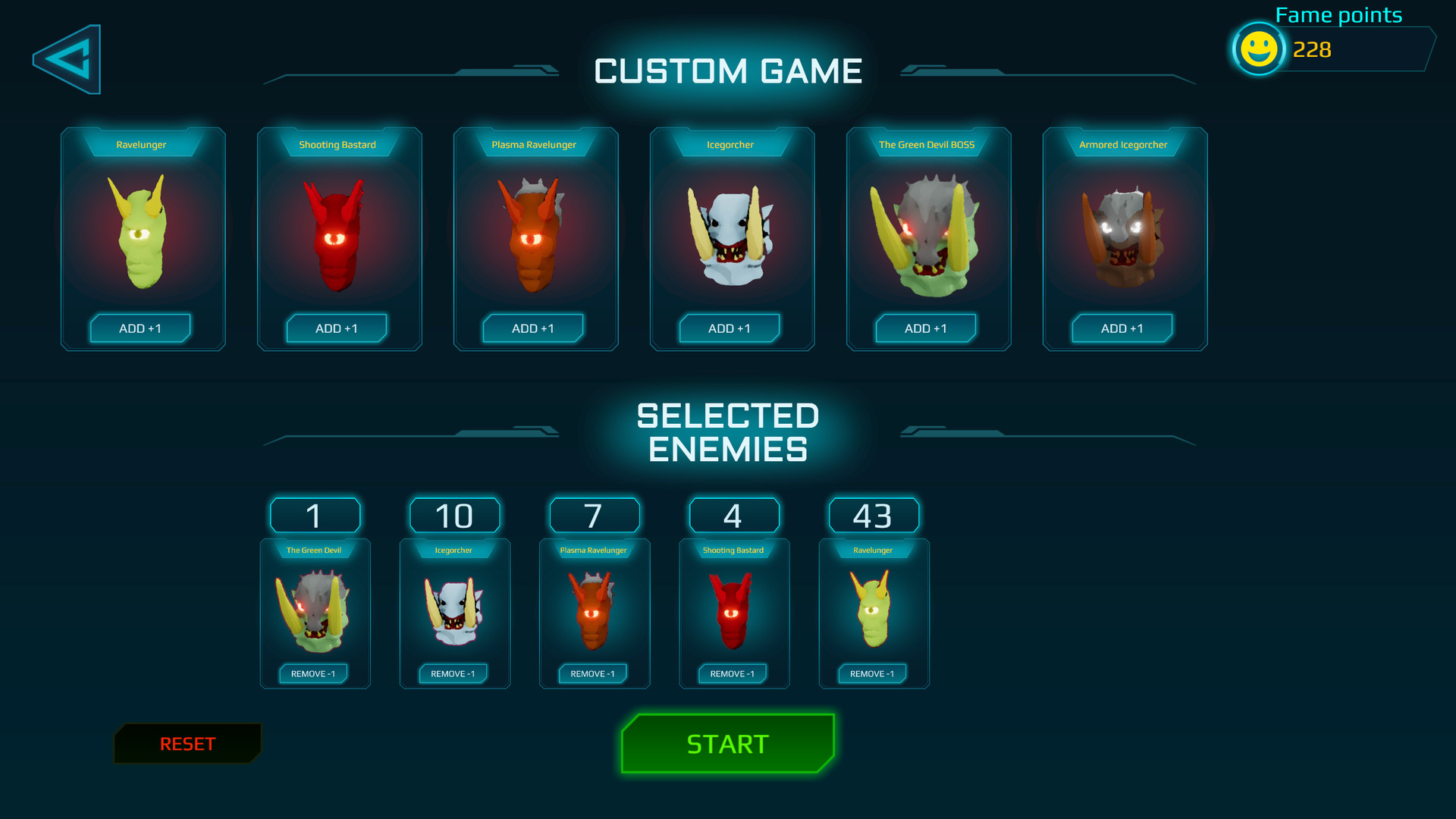The image size is (1456, 819).
Task: Remove one Icegorcher from selection
Action: click(x=453, y=673)
